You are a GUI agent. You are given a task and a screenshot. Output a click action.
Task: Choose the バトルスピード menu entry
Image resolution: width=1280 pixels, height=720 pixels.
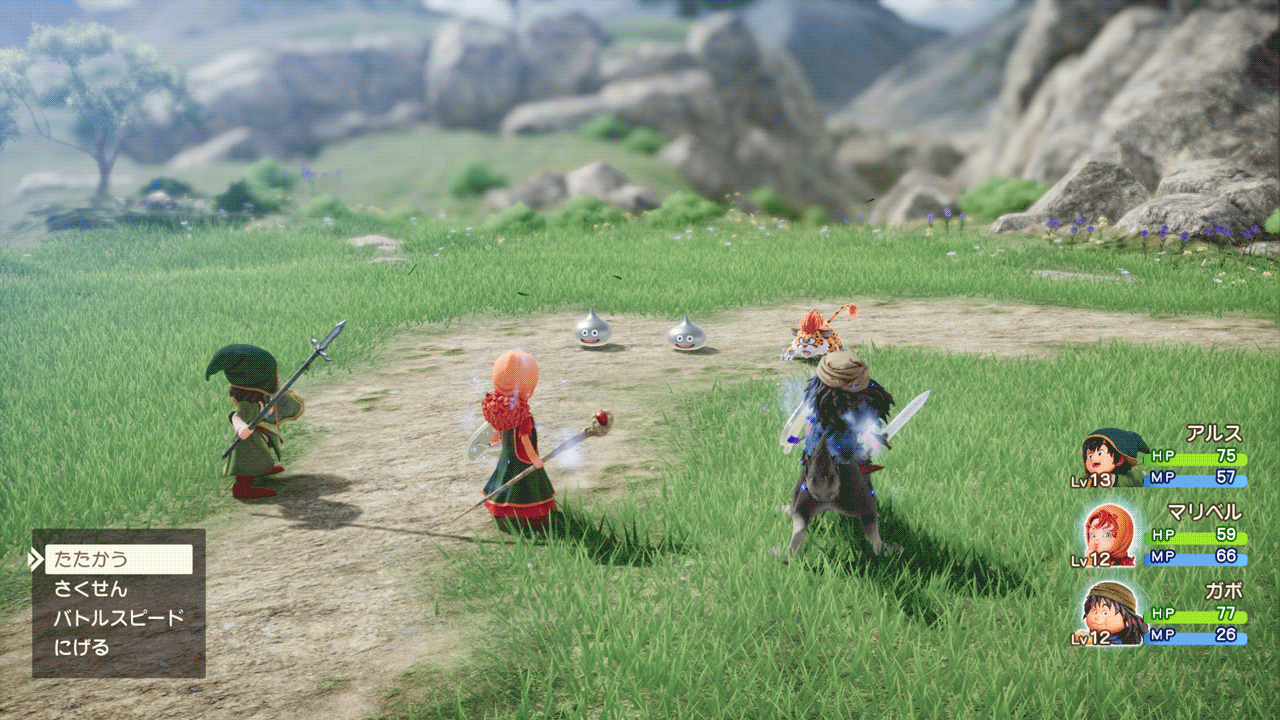pyautogui.click(x=119, y=618)
